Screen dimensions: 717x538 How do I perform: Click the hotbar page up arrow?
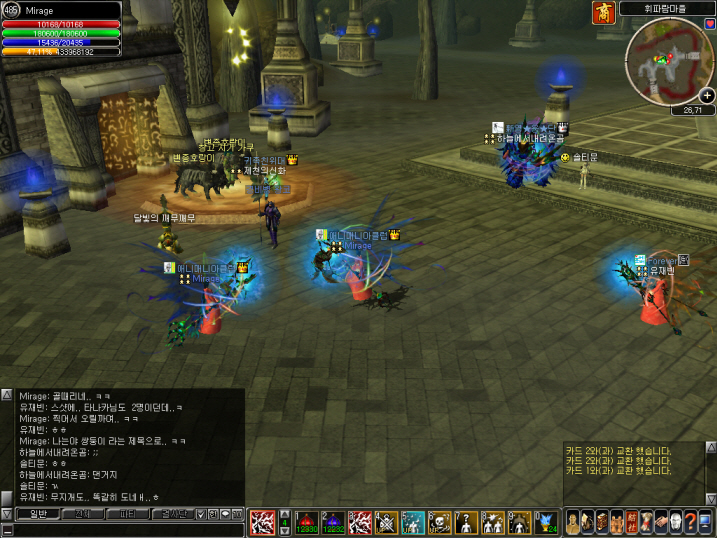click(283, 512)
